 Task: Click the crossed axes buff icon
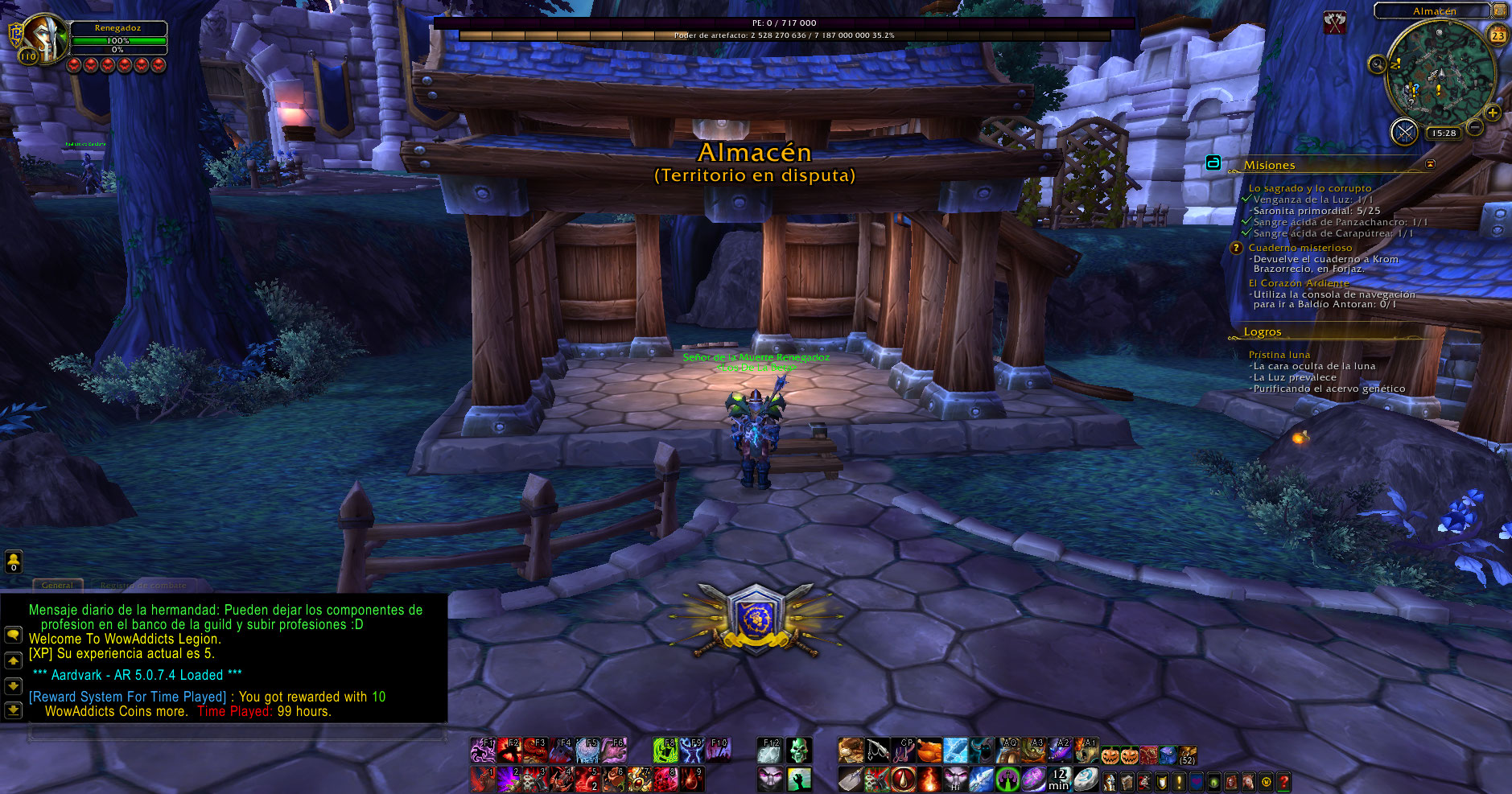[x=1335, y=23]
